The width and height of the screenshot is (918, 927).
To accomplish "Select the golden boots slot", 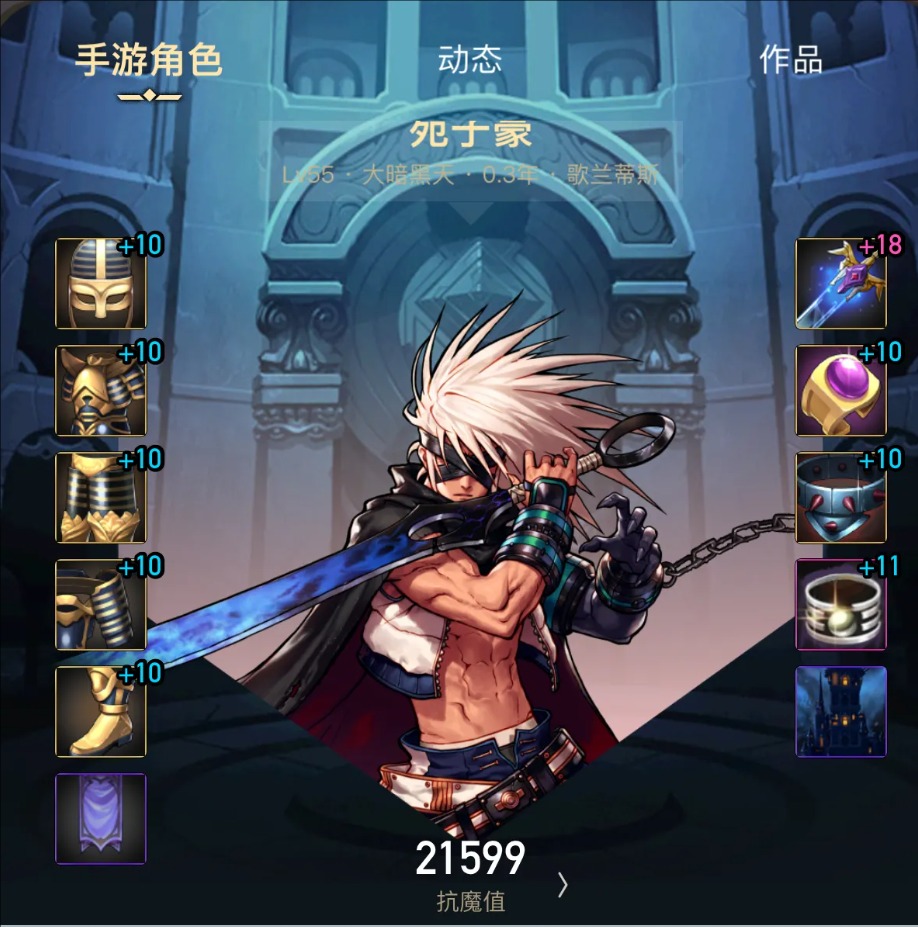I will pos(101,712).
